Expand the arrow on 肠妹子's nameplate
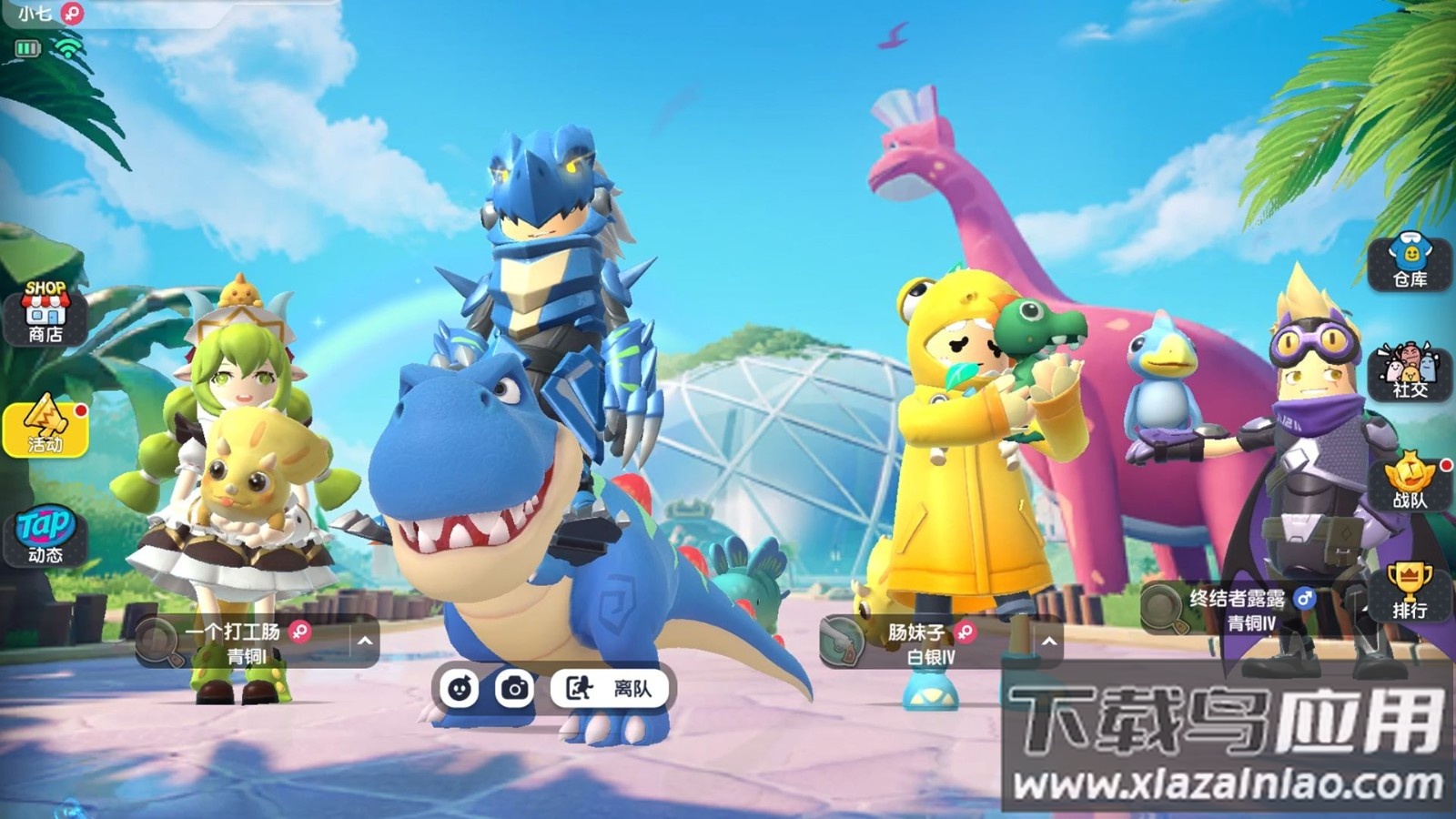This screenshot has width=1456, height=819. (x=1048, y=642)
